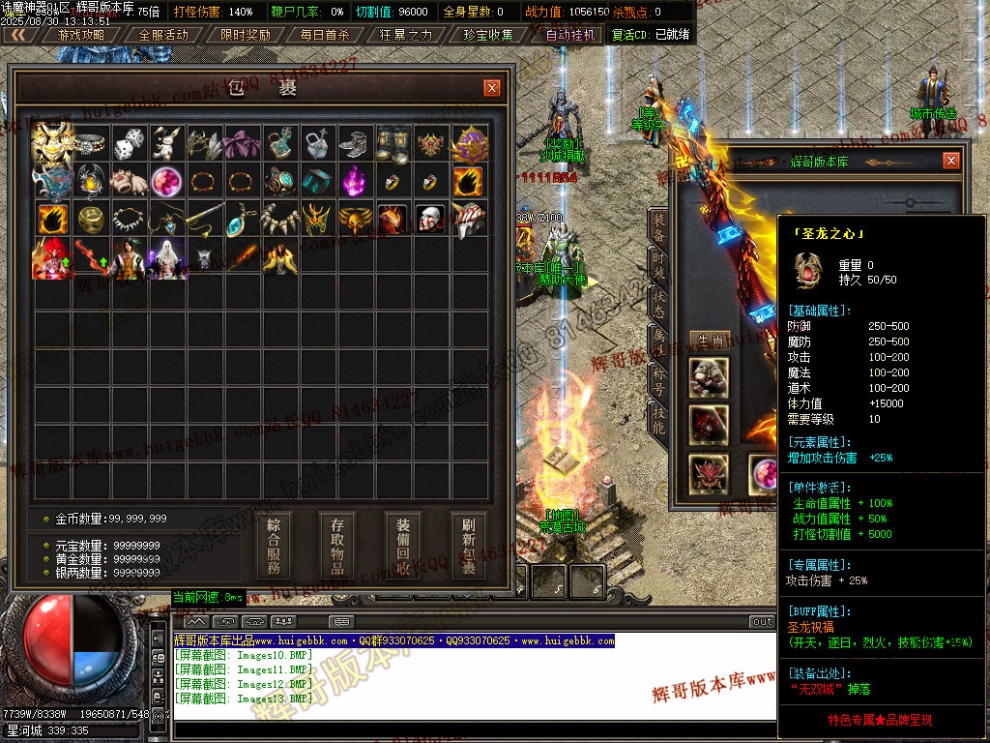Click the 装备回收 equipment recycle button
Screen dimensions: 990x743
point(403,545)
